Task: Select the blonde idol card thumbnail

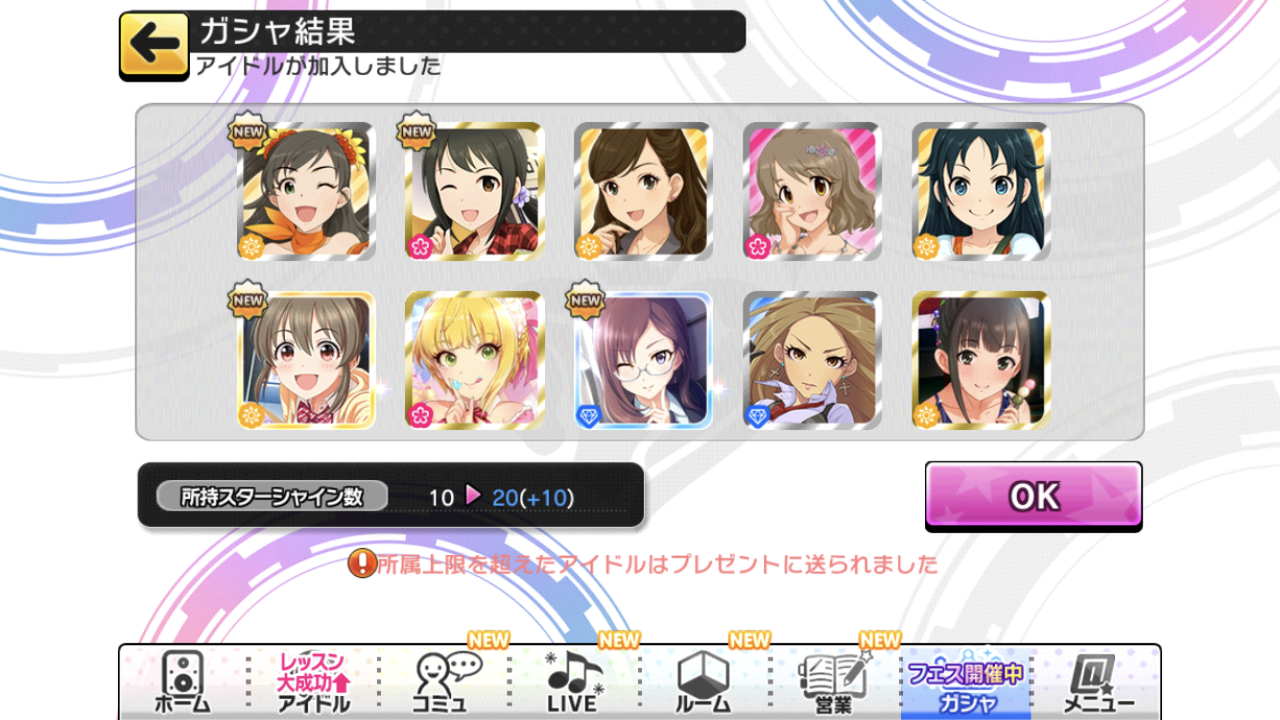Action: 474,360
